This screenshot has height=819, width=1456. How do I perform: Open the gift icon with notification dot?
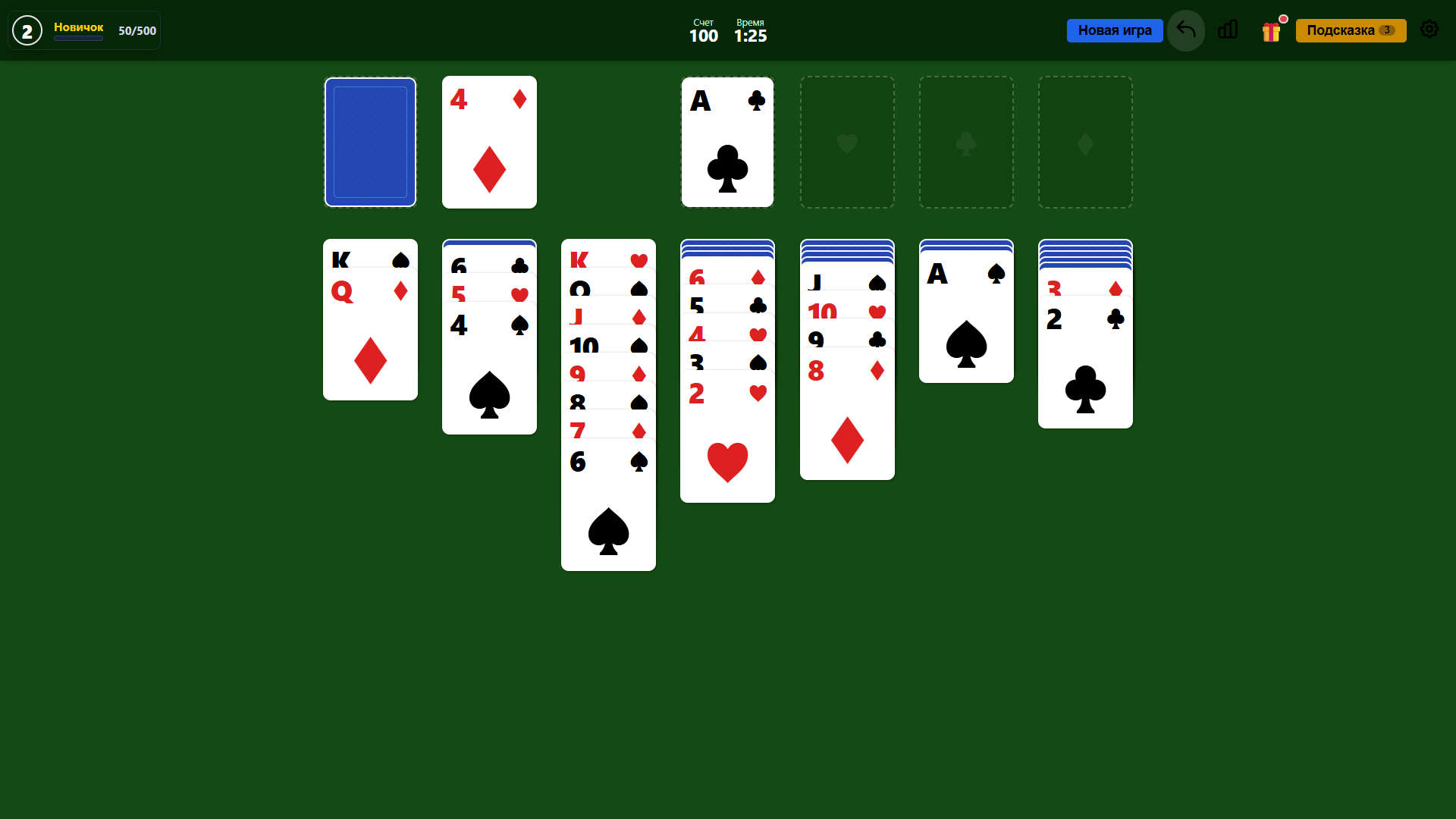click(1272, 30)
